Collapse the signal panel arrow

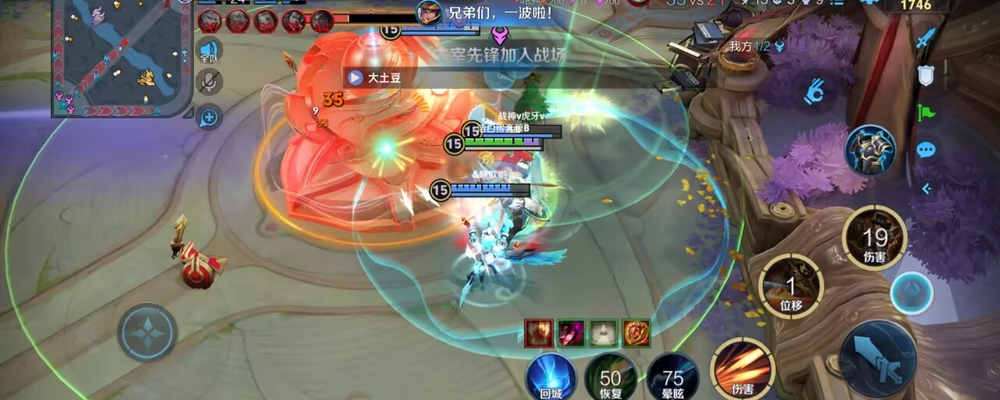click(x=926, y=187)
